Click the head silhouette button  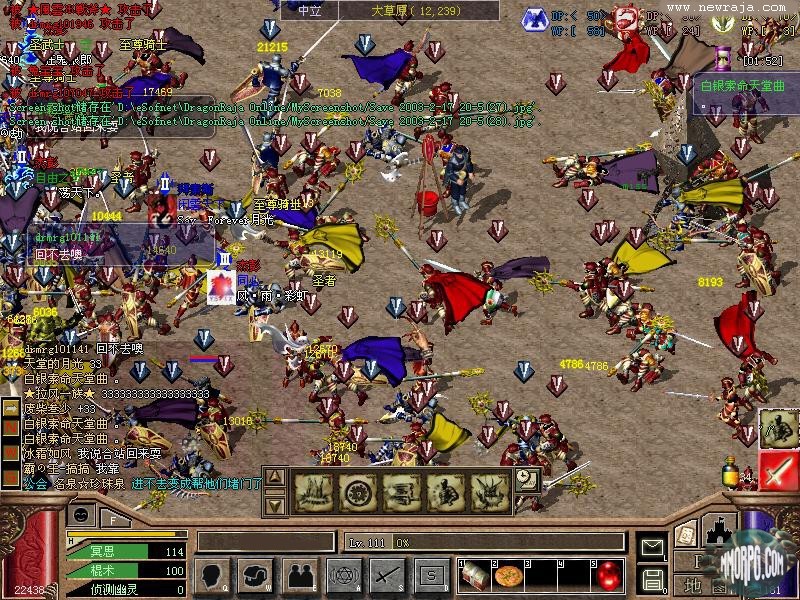pyautogui.click(x=210, y=575)
